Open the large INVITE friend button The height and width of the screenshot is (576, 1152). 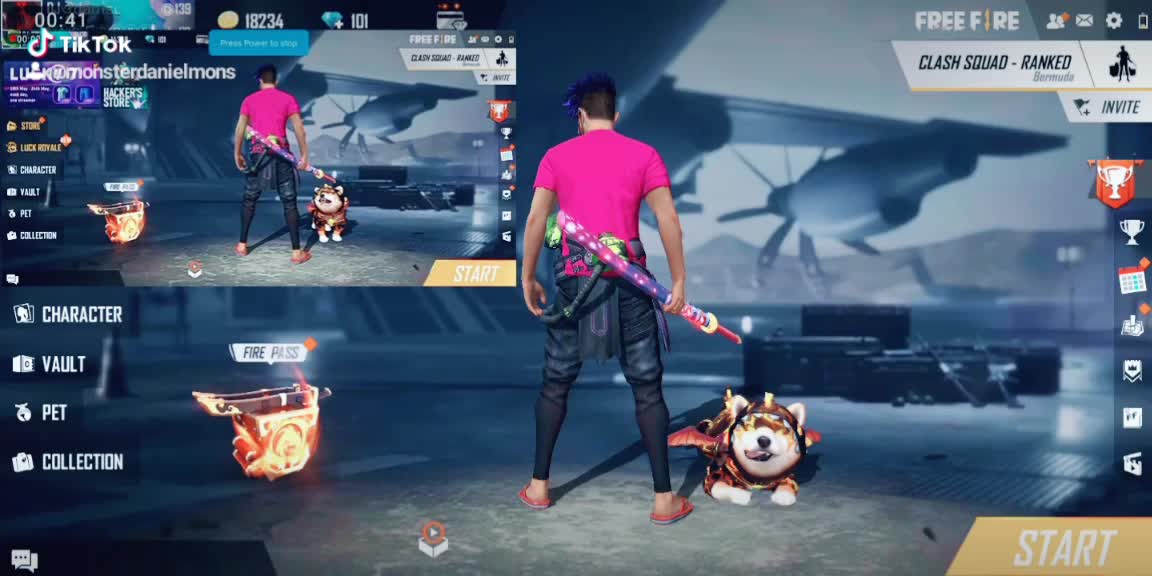[1108, 107]
